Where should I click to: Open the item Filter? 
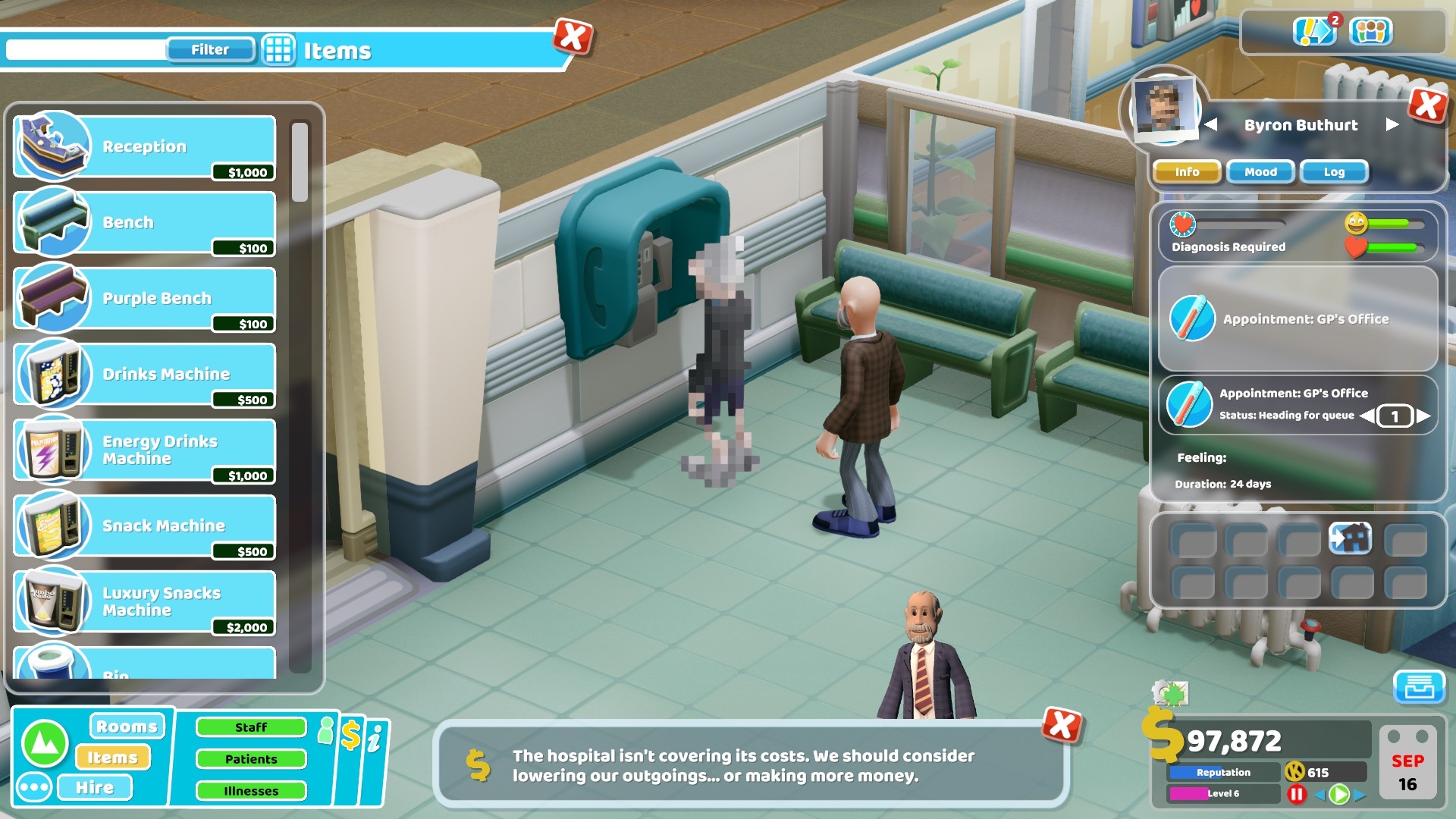click(x=210, y=50)
